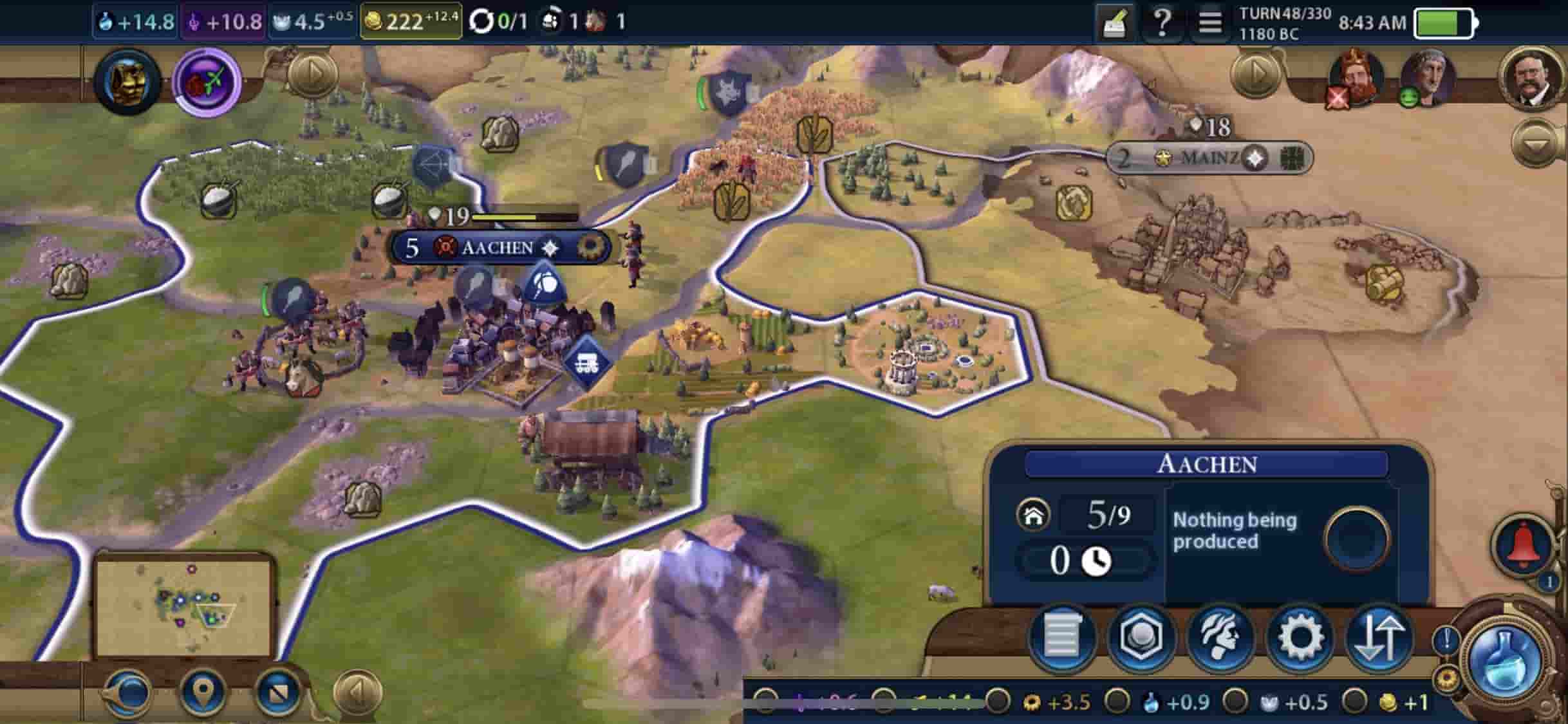Select the gray-haired leader portrait
The height and width of the screenshot is (724, 1568).
[1428, 78]
